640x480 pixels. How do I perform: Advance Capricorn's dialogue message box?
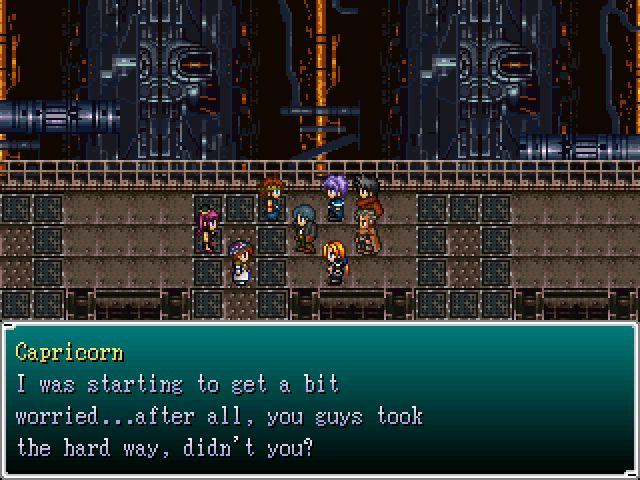pyautogui.click(x=320, y=400)
